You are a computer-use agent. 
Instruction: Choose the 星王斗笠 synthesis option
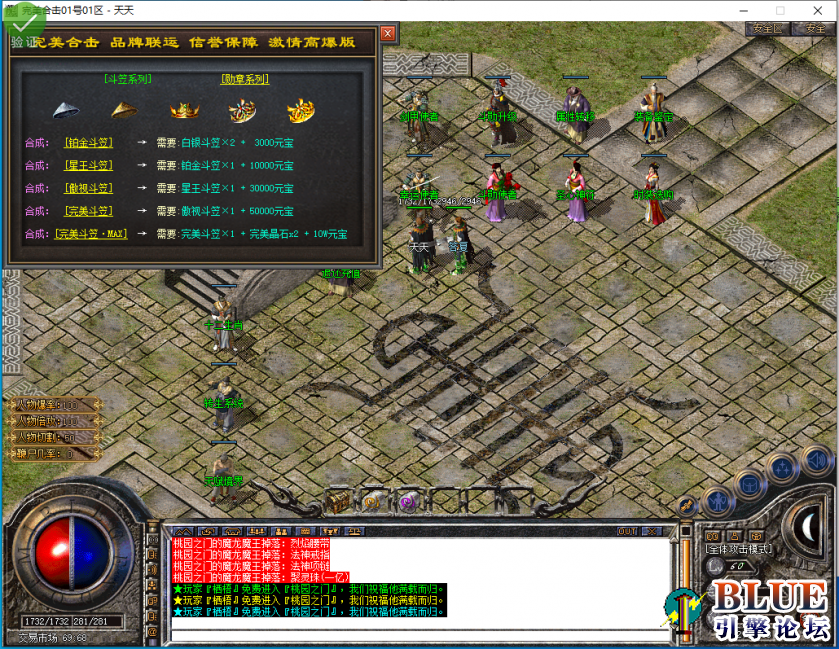click(x=88, y=166)
